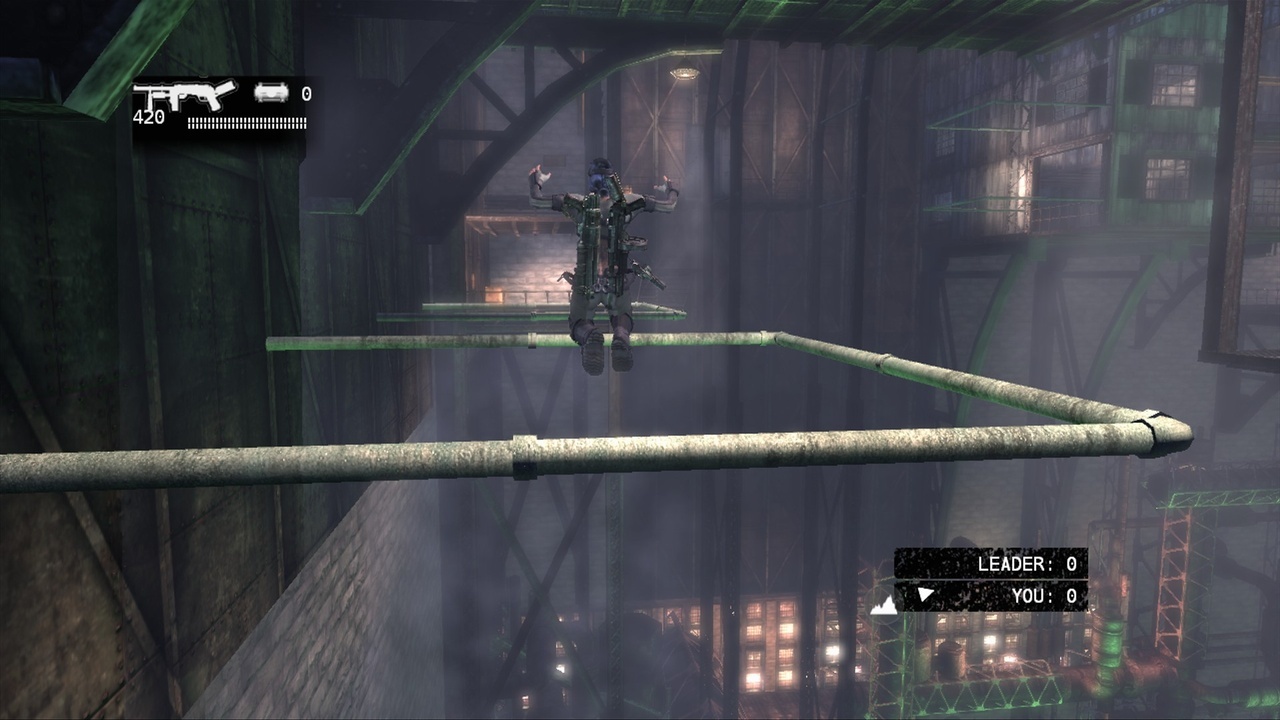Click the white jagged peak icon

(x=883, y=603)
